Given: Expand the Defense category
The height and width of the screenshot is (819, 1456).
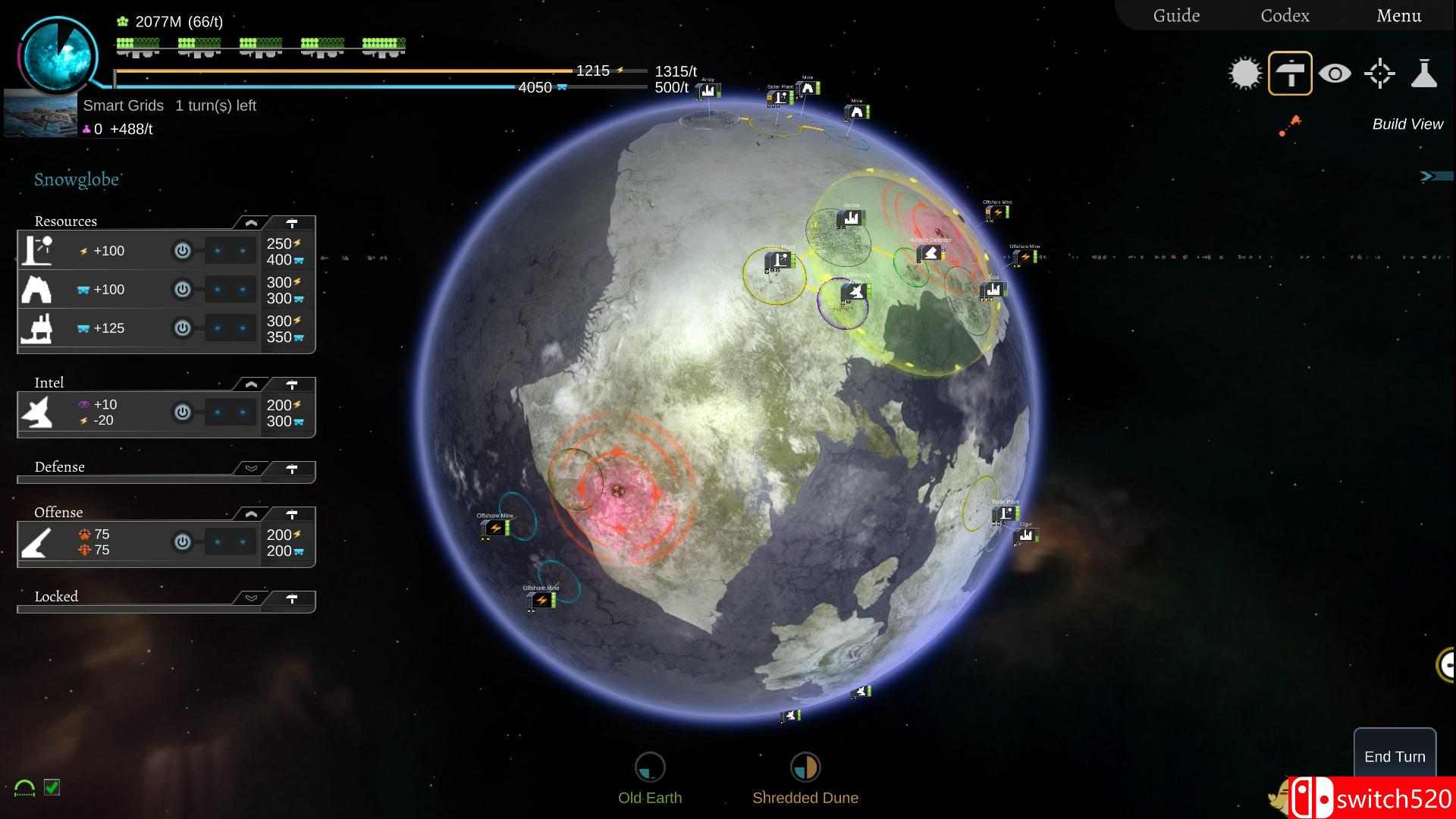Looking at the screenshot, I should pos(251,469).
